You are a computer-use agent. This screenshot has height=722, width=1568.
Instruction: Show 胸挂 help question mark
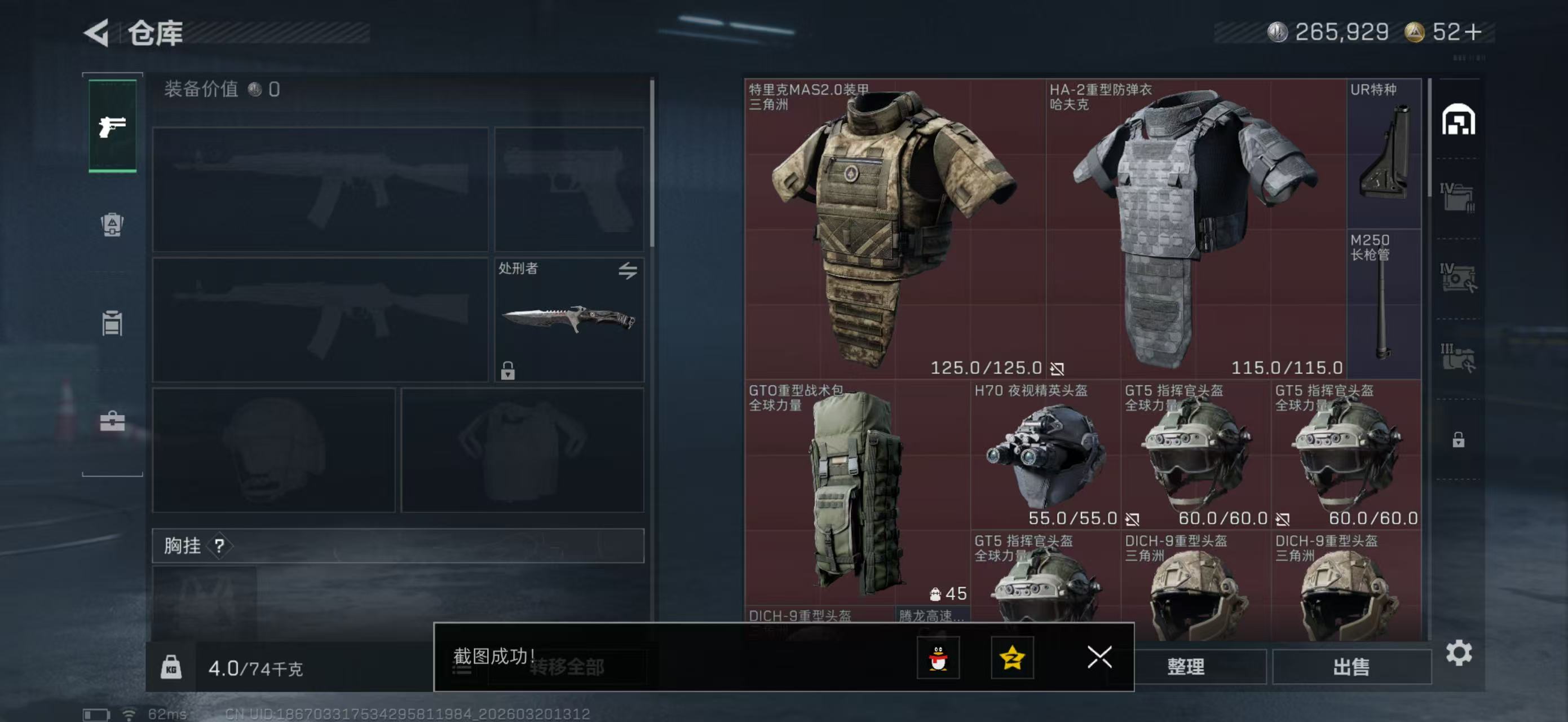(219, 545)
